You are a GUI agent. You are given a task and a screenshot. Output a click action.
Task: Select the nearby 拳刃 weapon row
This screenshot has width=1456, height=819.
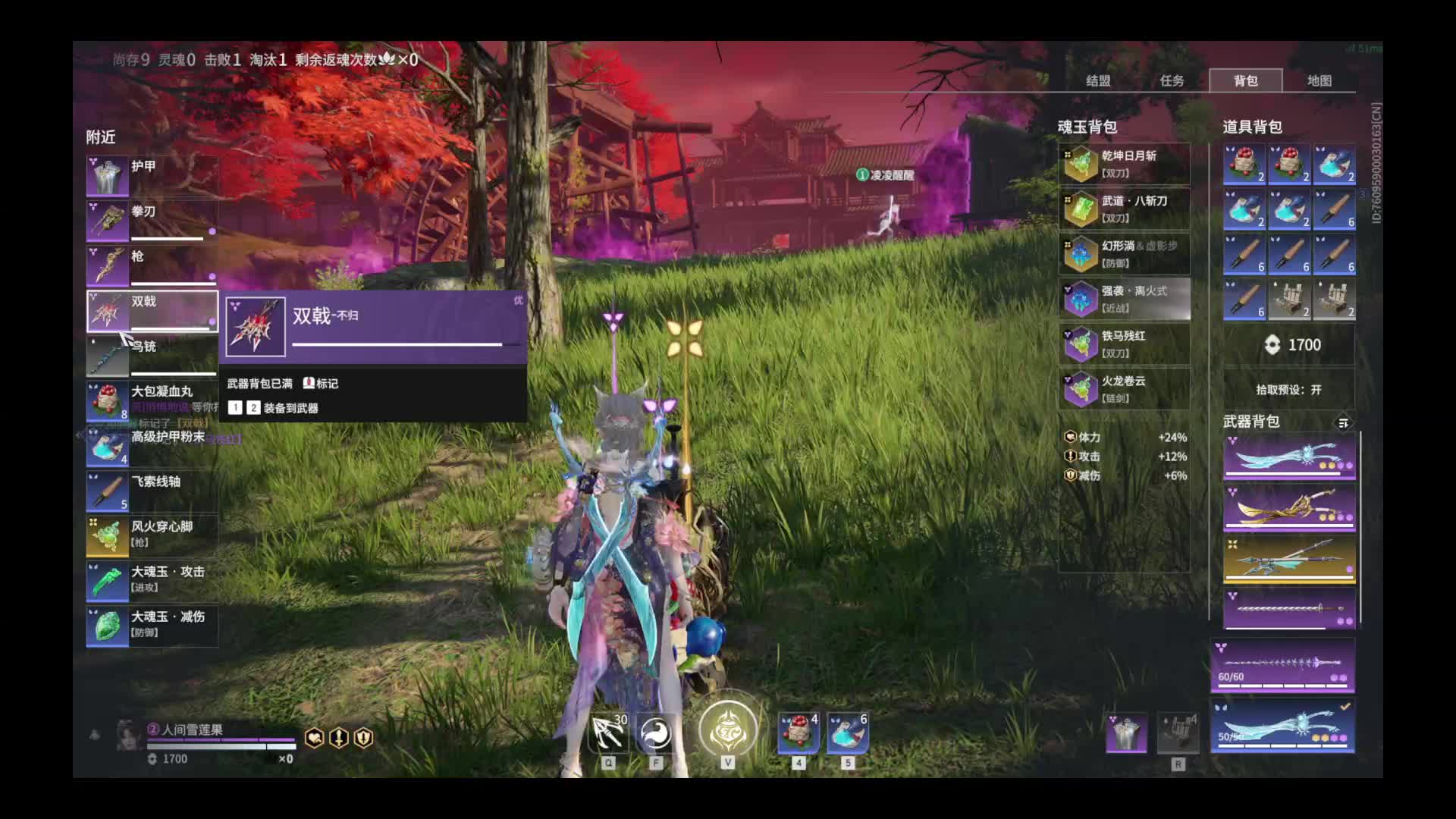pos(152,221)
